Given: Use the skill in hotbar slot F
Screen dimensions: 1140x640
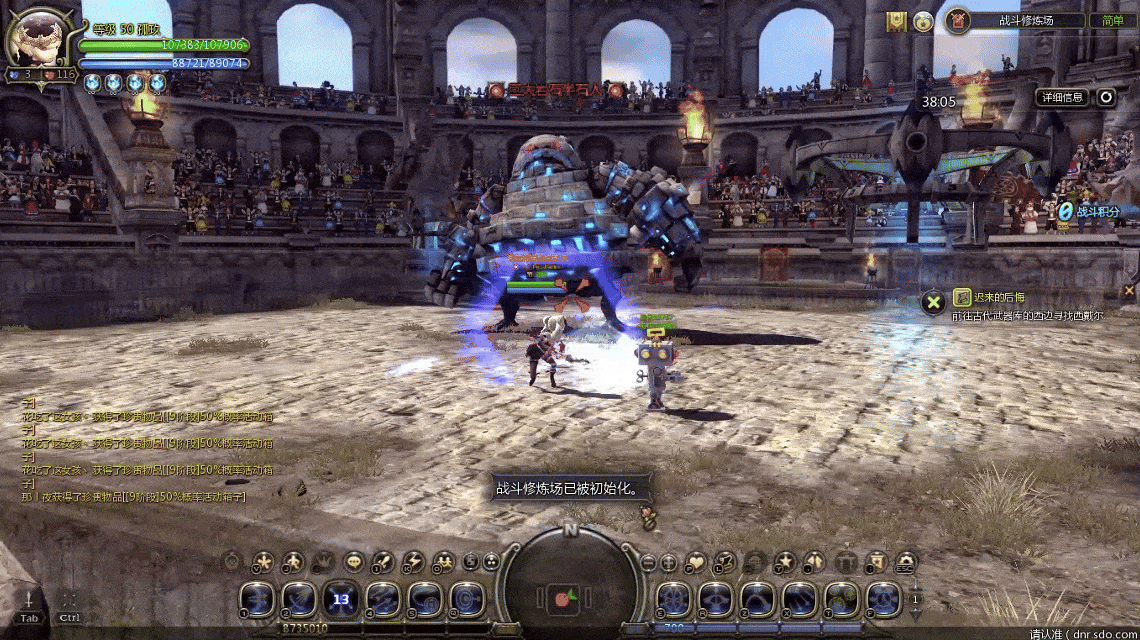Looking at the screenshot, I should coord(883,599).
